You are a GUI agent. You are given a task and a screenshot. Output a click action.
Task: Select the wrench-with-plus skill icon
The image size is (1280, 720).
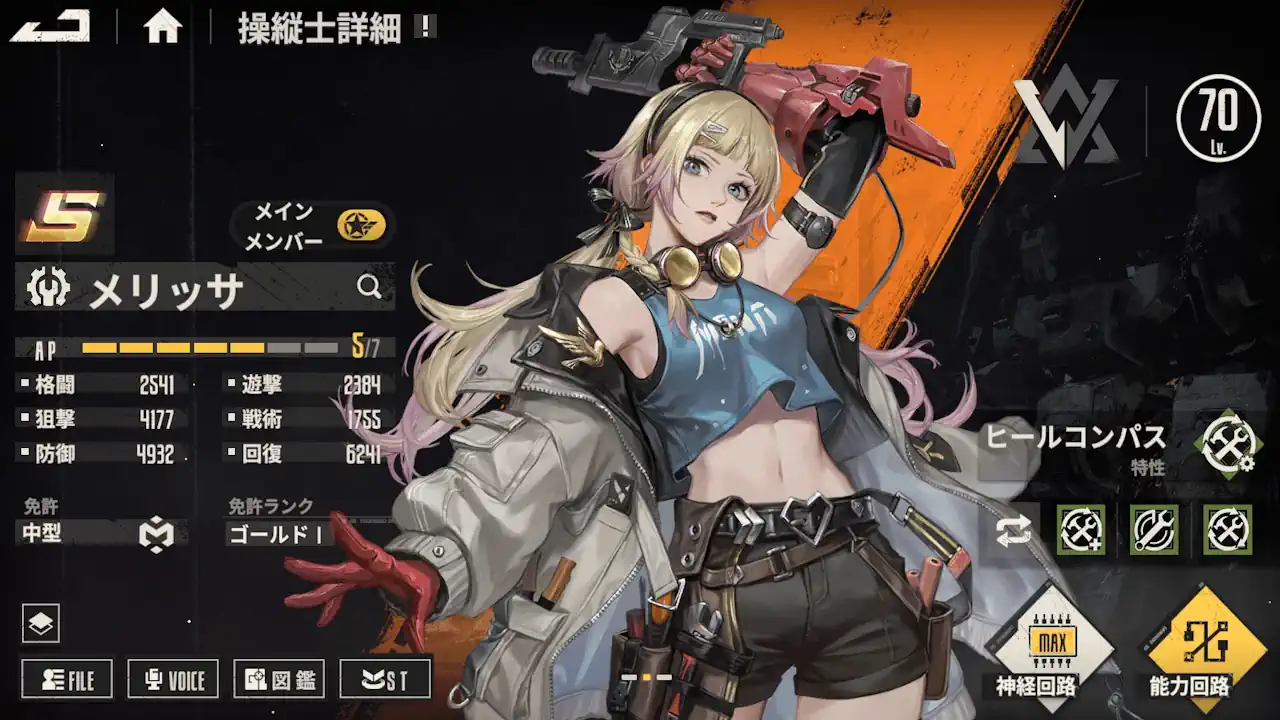(1081, 530)
